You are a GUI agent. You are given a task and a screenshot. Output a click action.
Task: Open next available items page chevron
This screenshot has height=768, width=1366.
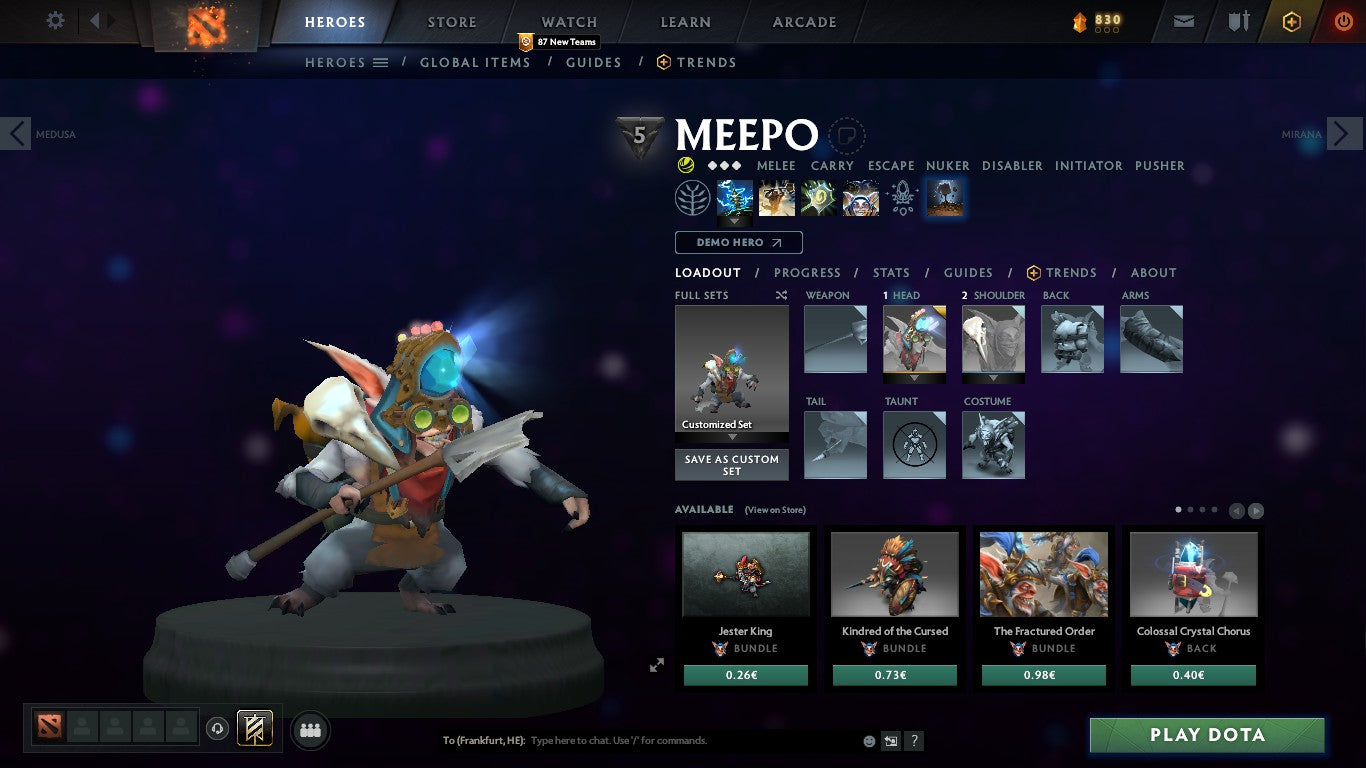pyautogui.click(x=1255, y=510)
